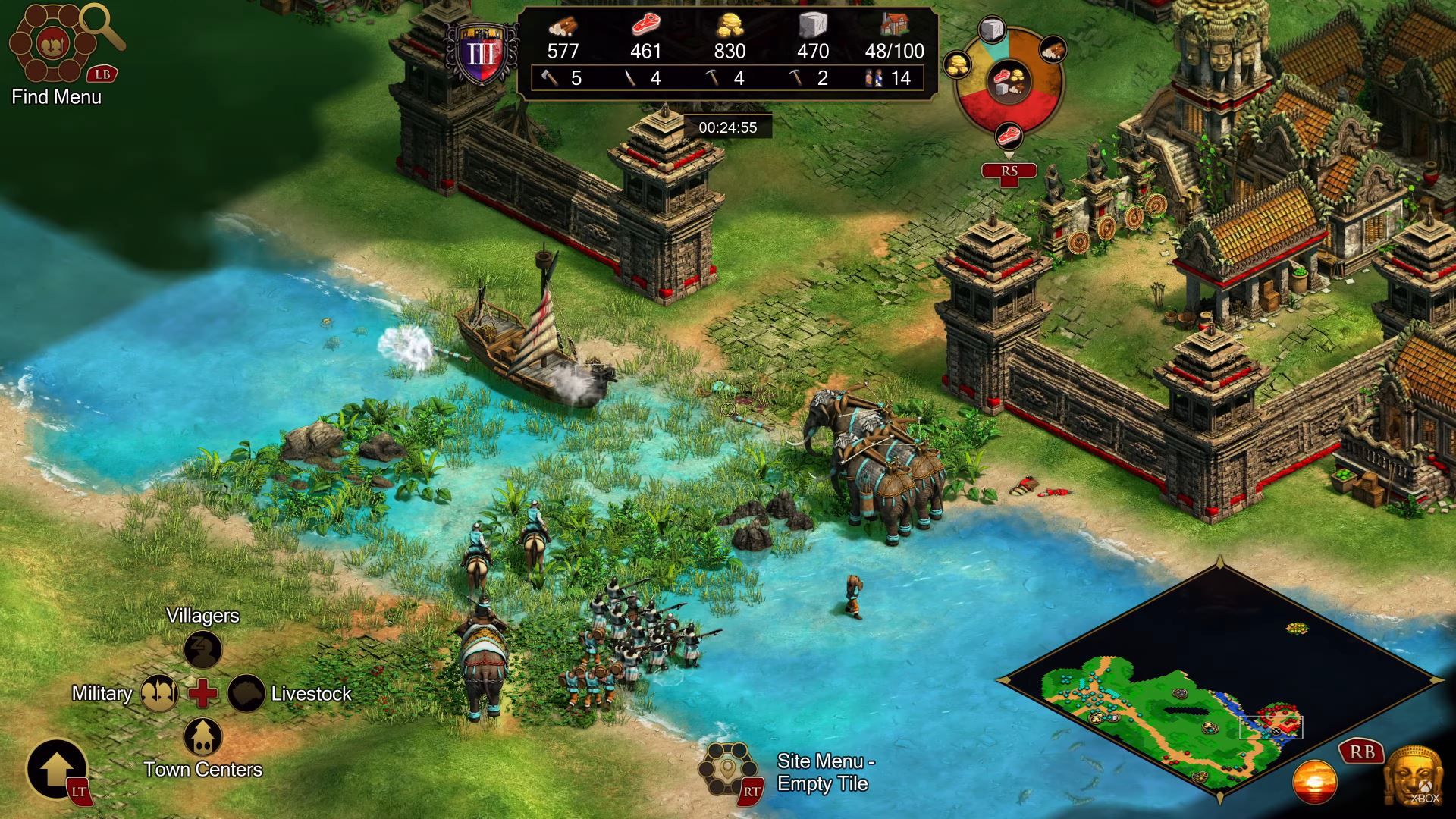The height and width of the screenshot is (819, 1456).
Task: Click the balanced resources center of the wheel
Action: click(1009, 80)
